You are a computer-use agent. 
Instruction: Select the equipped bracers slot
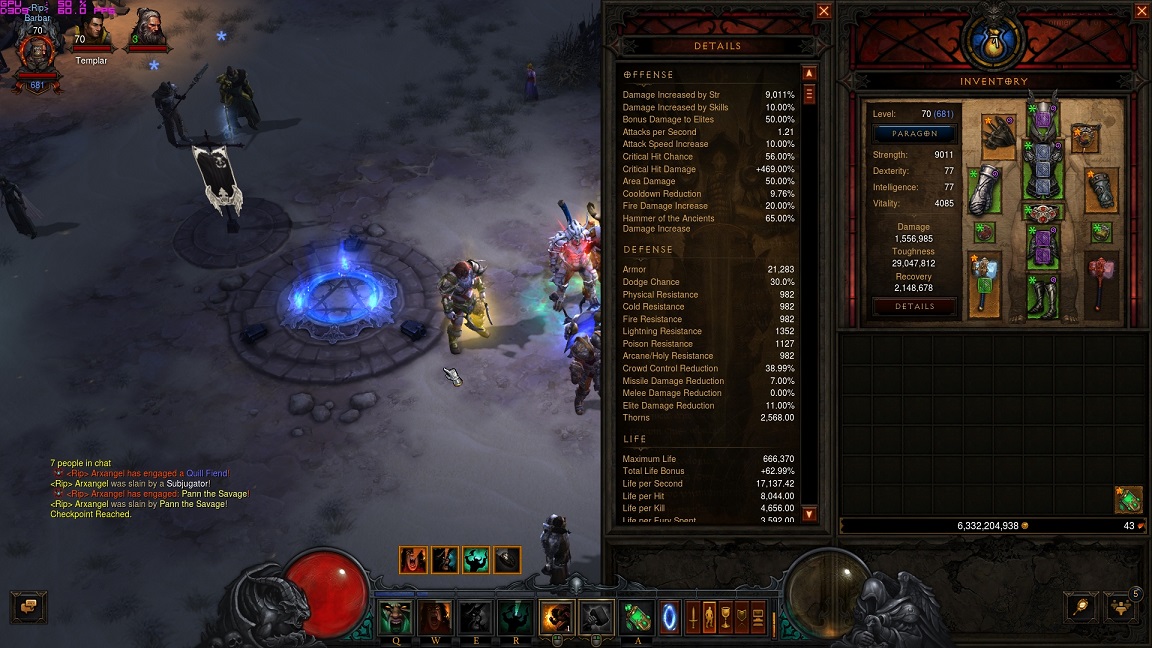[x=1101, y=190]
